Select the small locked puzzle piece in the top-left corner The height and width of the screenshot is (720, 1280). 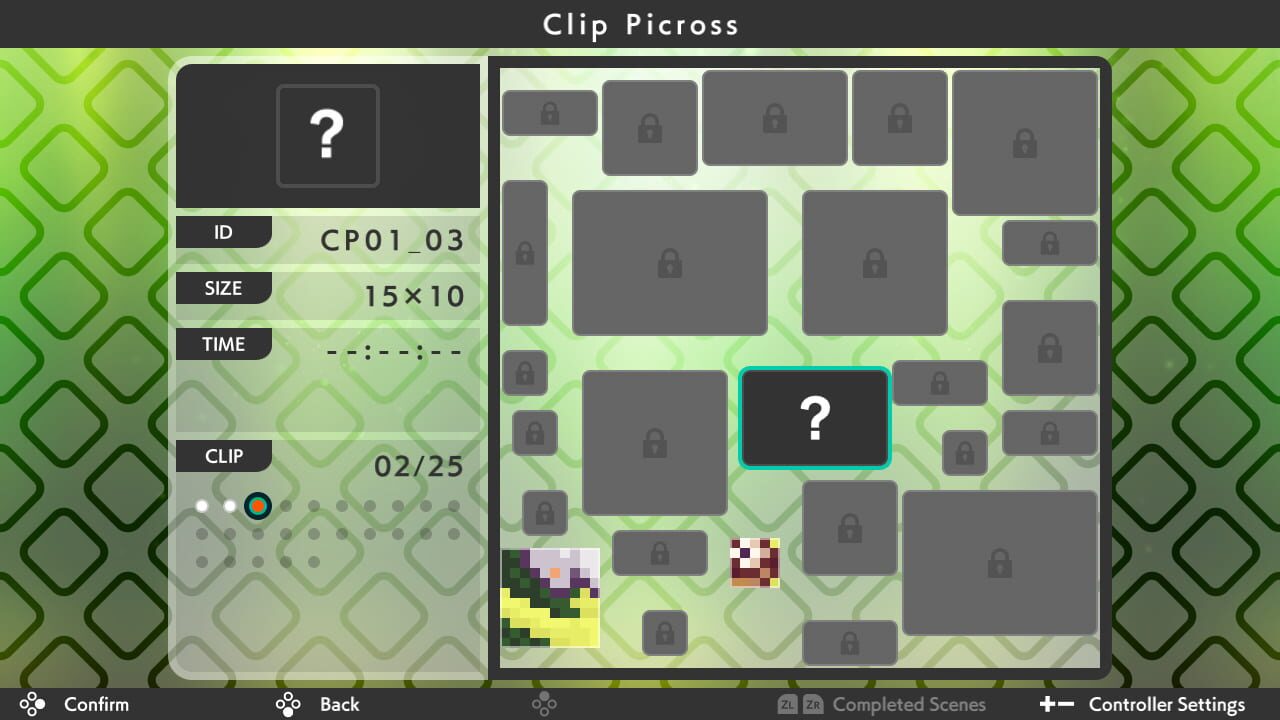point(548,112)
